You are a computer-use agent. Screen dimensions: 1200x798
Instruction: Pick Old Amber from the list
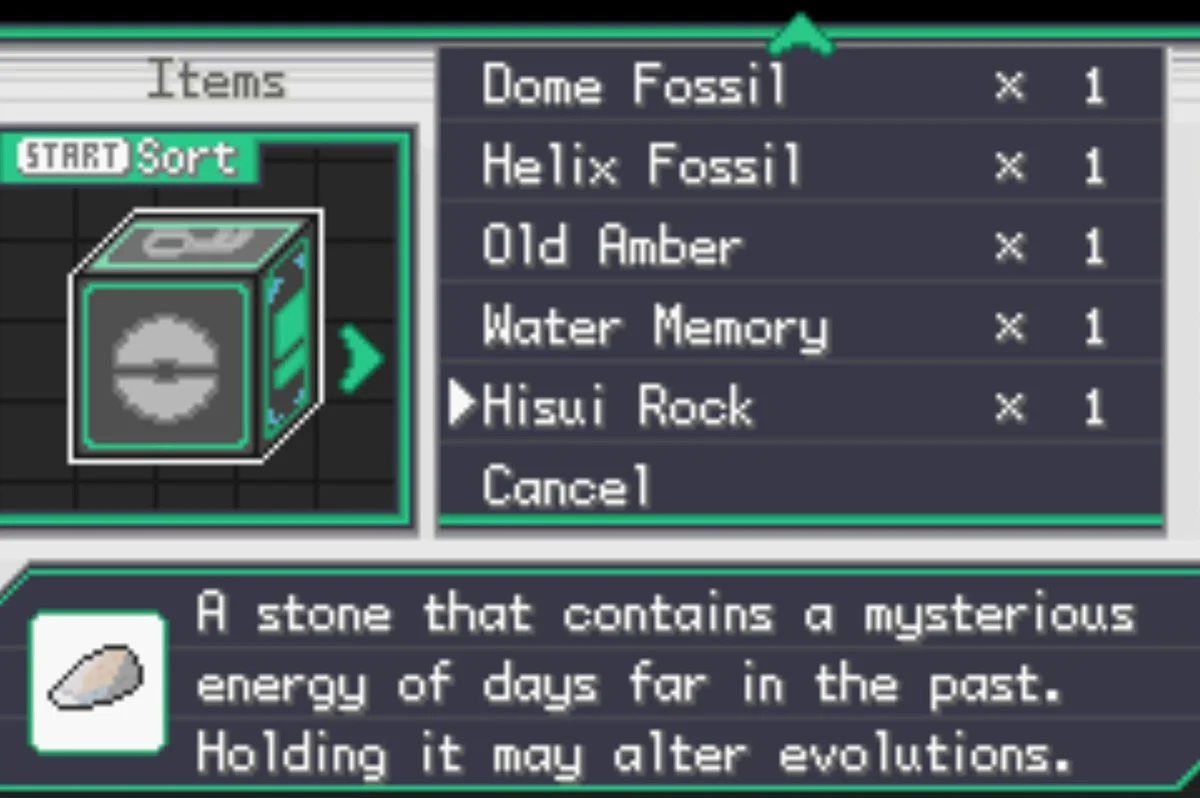coord(612,246)
